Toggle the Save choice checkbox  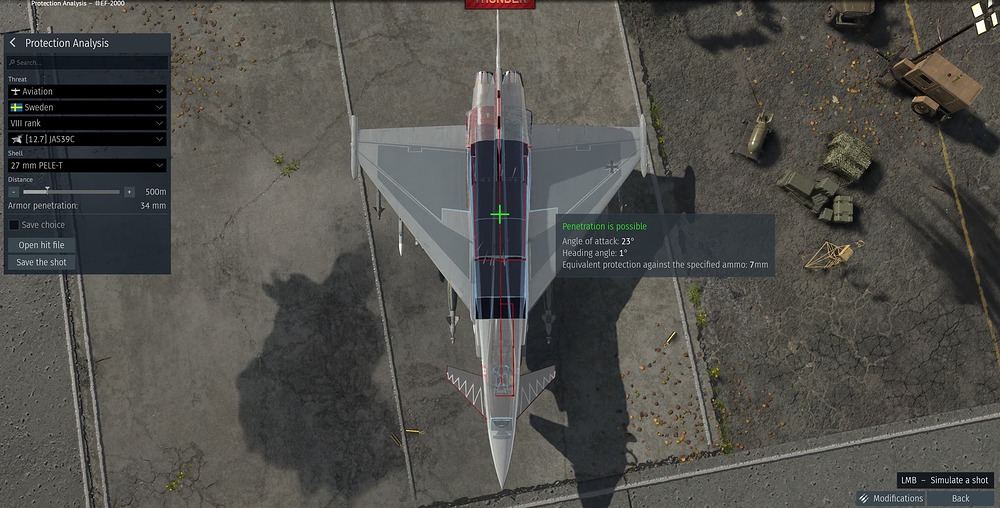click(14, 225)
